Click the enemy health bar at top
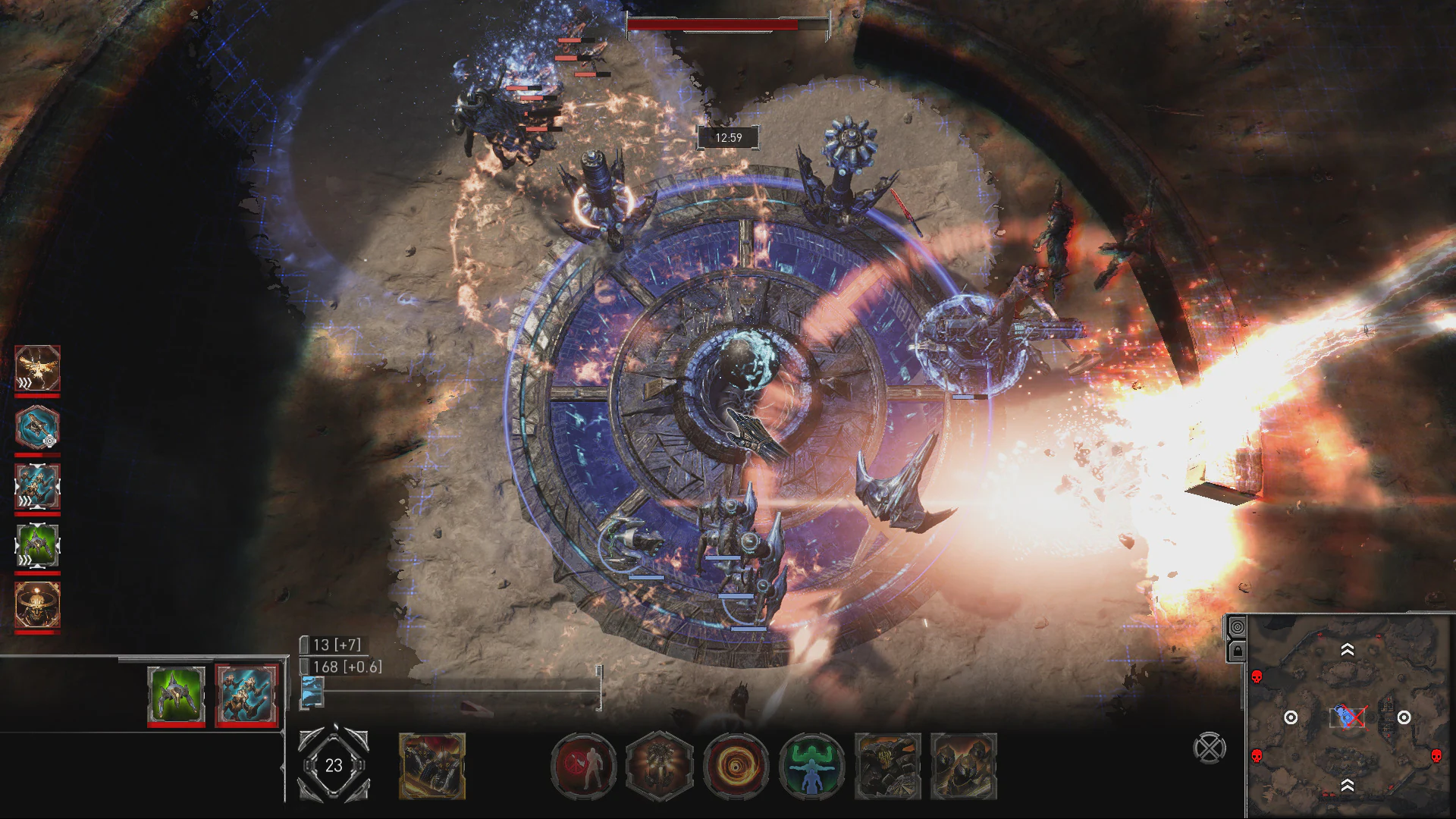The image size is (1456, 819). (x=724, y=24)
